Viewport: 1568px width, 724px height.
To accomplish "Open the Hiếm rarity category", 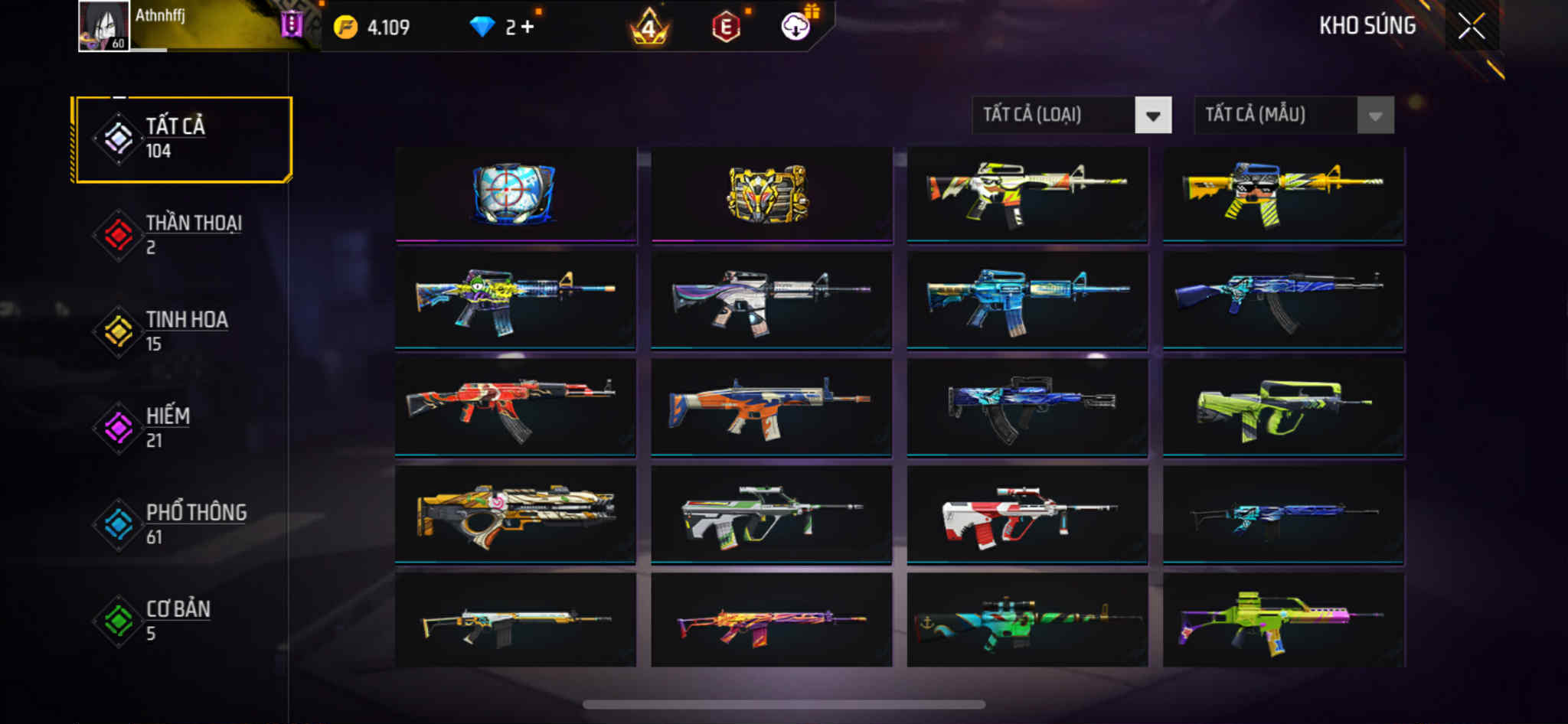I will tap(182, 428).
